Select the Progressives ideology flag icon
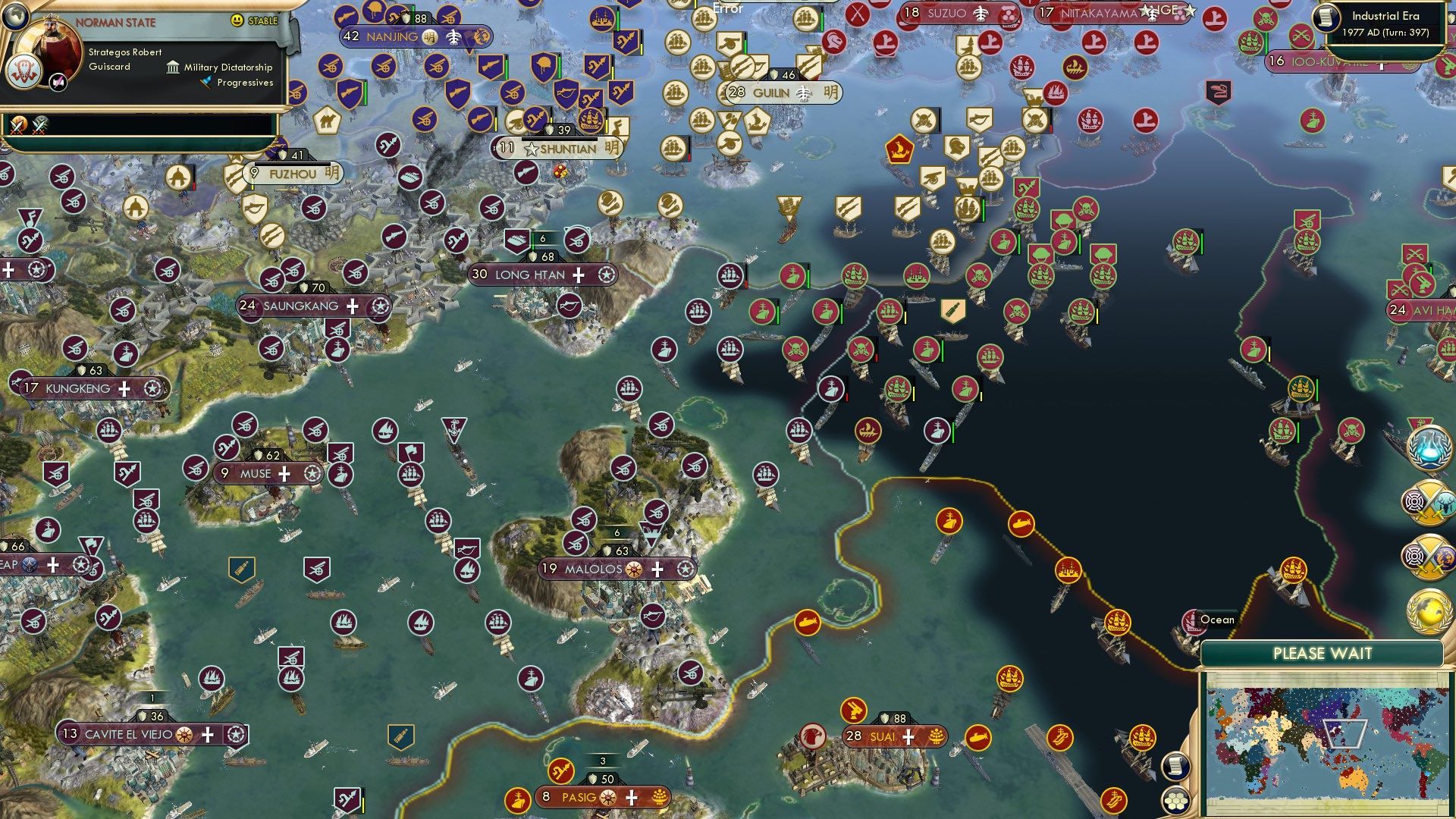Screen dimensions: 1456x819 [x=205, y=83]
